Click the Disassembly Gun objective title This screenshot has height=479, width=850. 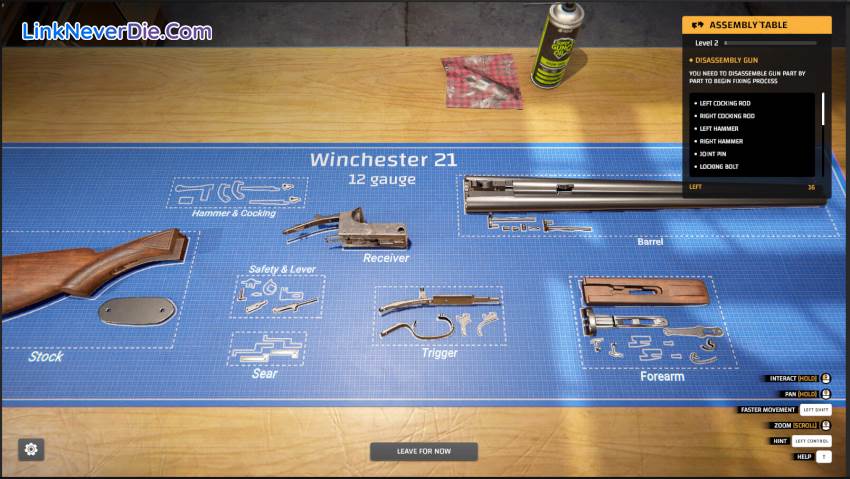tap(726, 60)
